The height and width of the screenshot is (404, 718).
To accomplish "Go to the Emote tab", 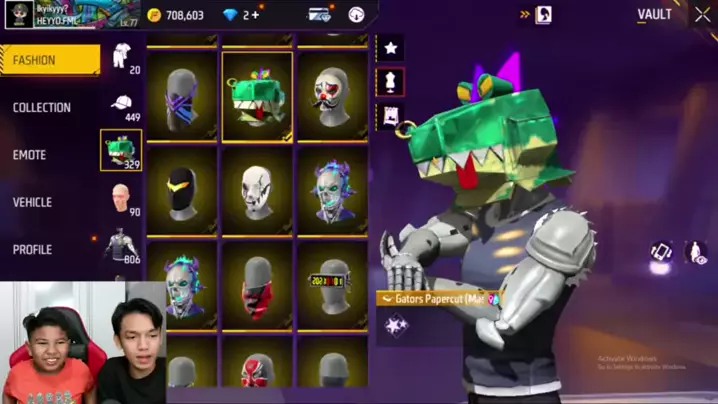I will coord(30,155).
